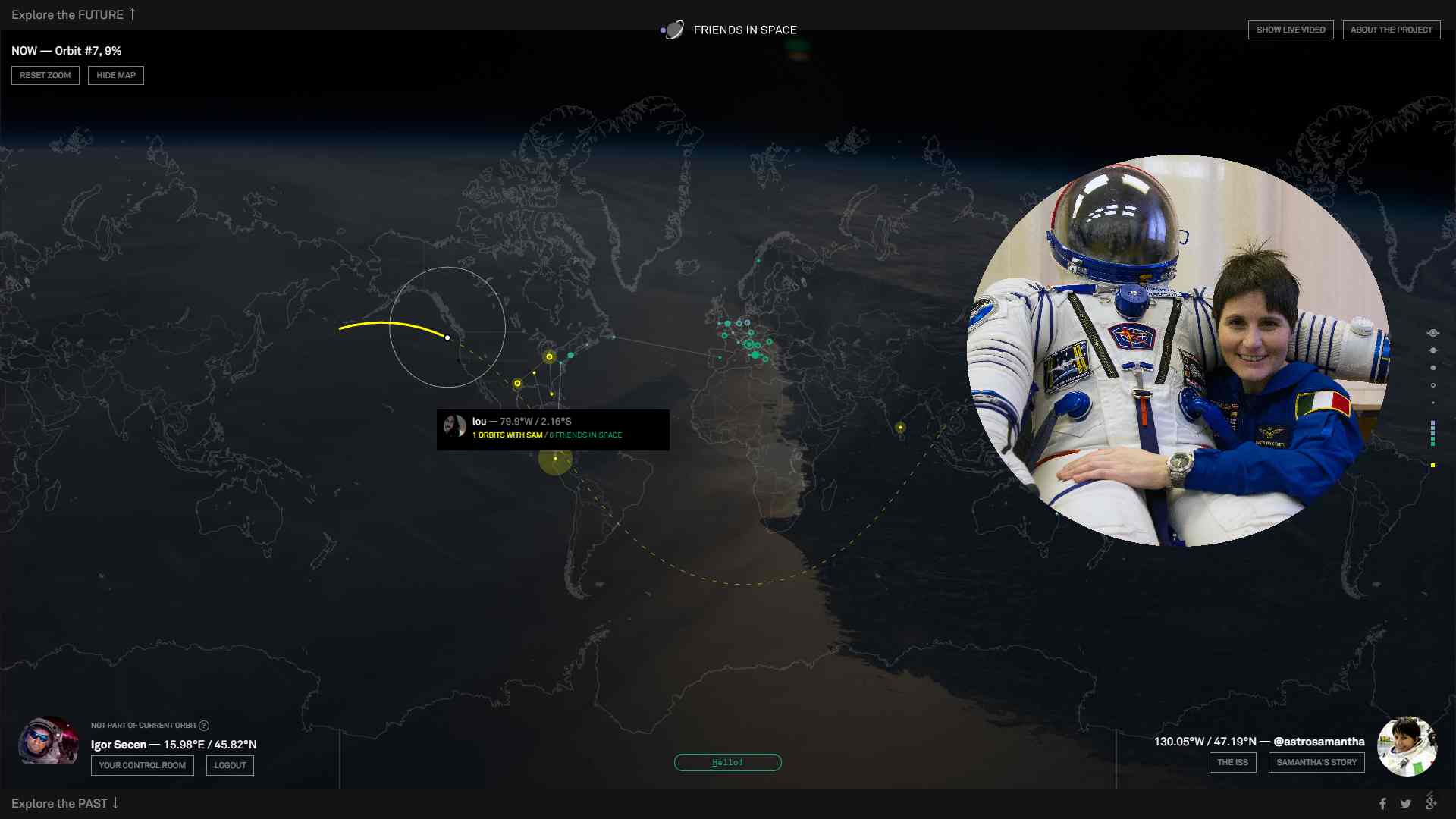Open About the Project page
Viewport: 1456px width, 819px height.
[1391, 30]
